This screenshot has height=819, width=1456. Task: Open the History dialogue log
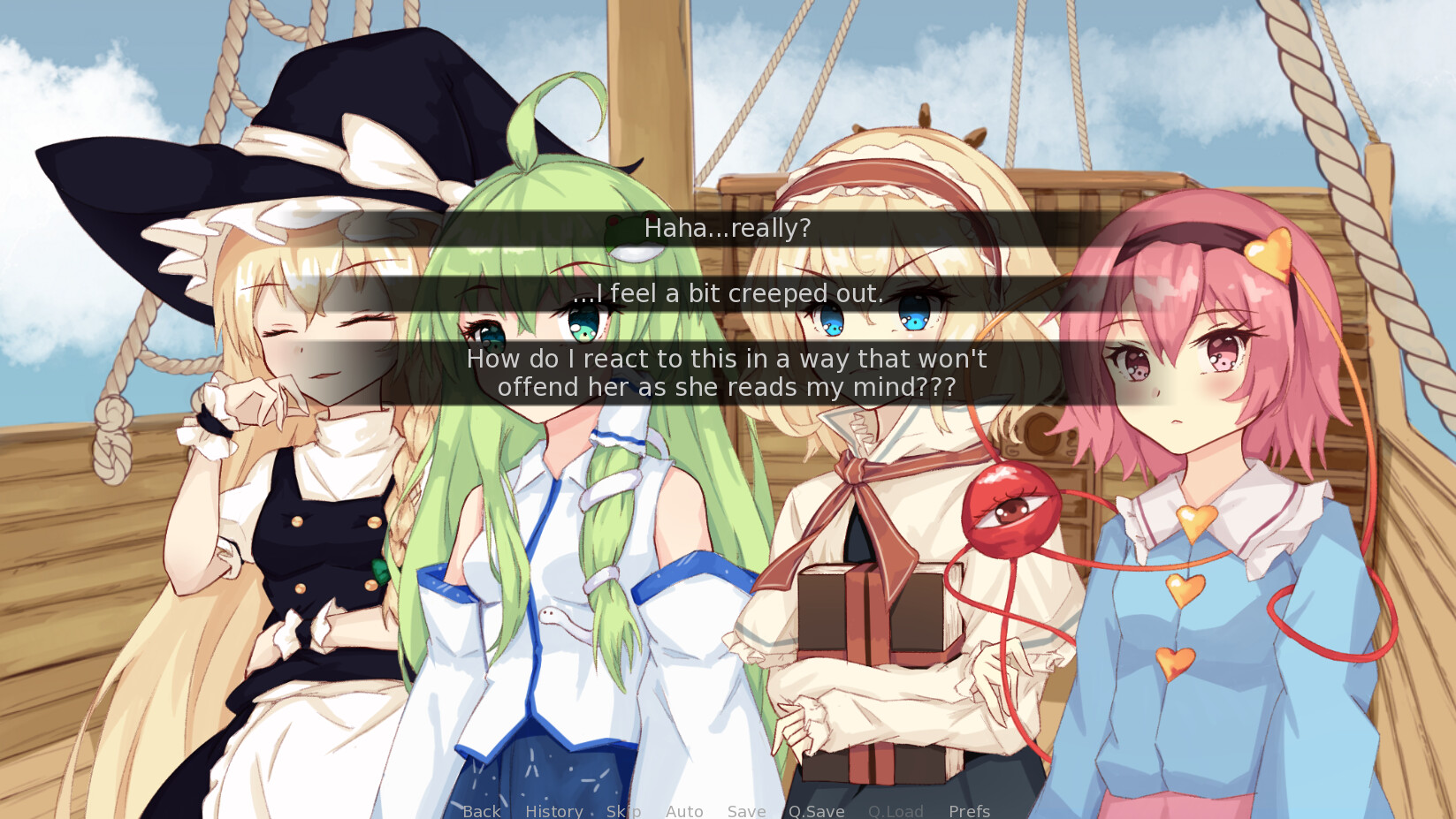coord(553,811)
